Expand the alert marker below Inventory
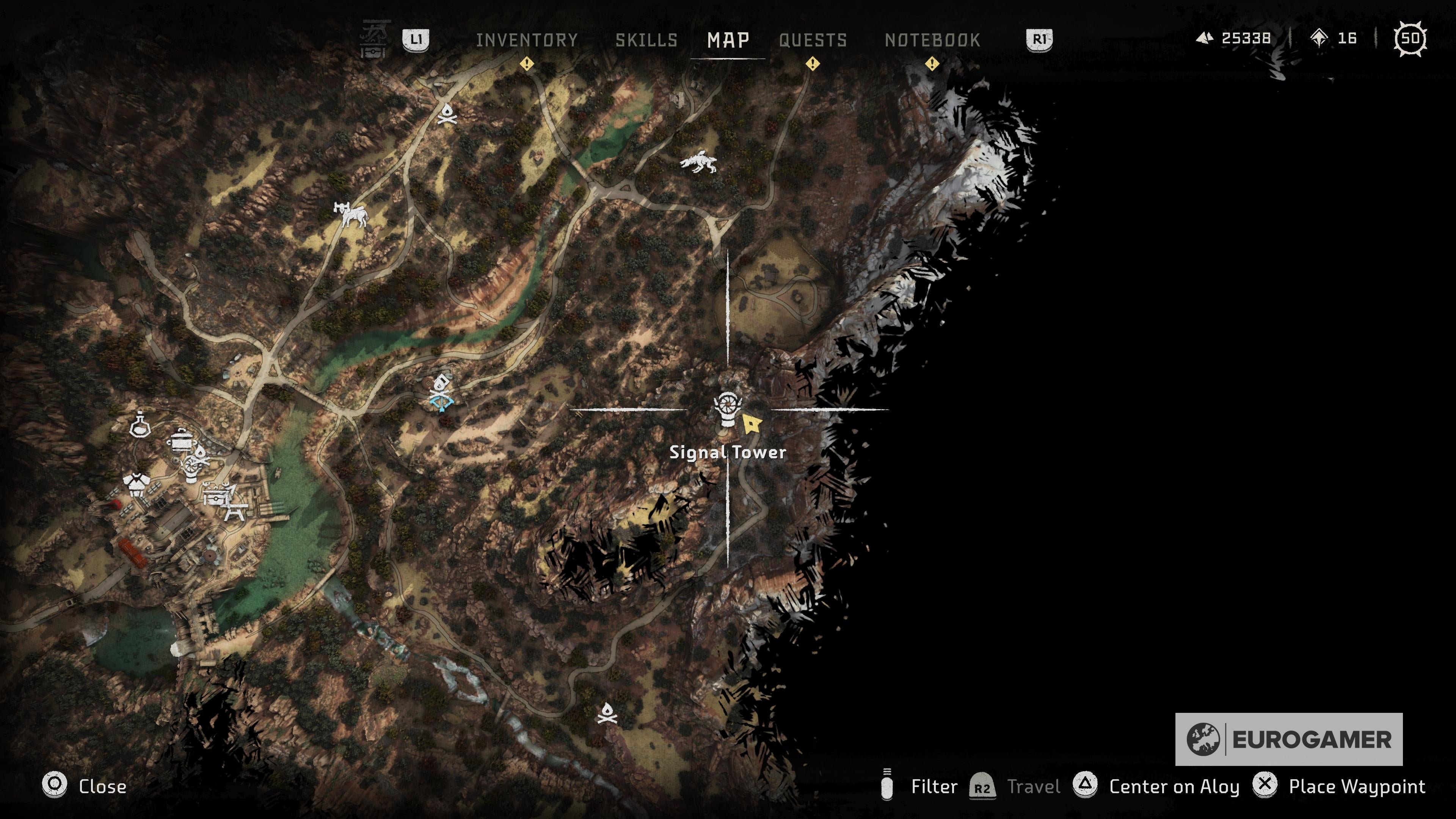 (x=528, y=64)
